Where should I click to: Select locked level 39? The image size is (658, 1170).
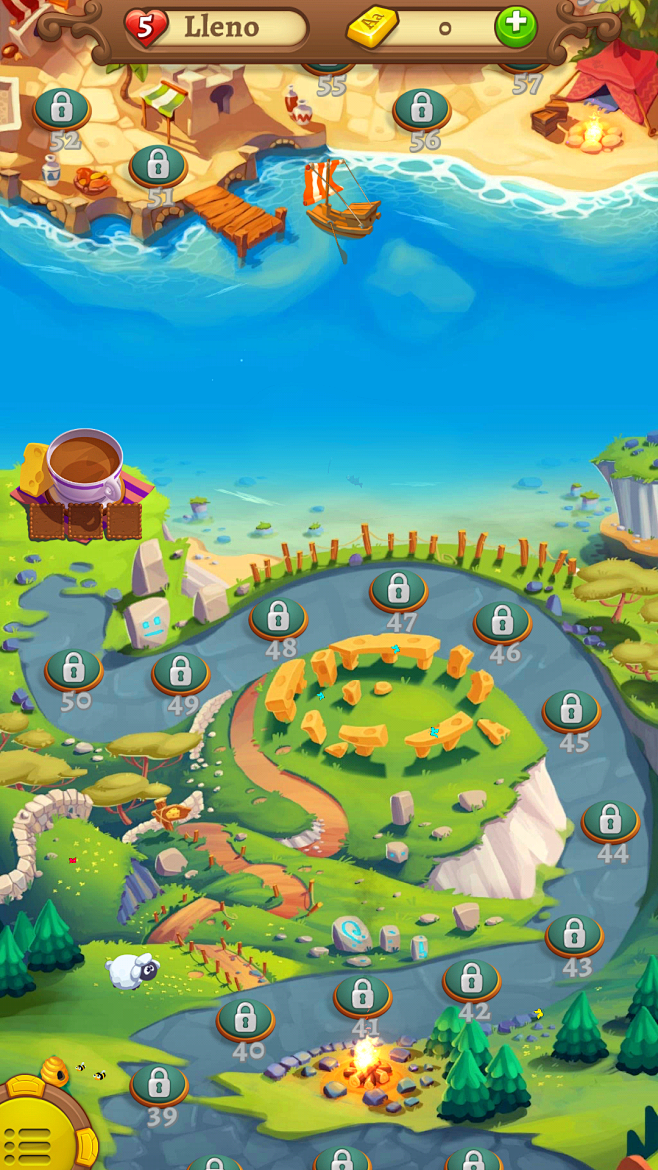(x=159, y=1084)
